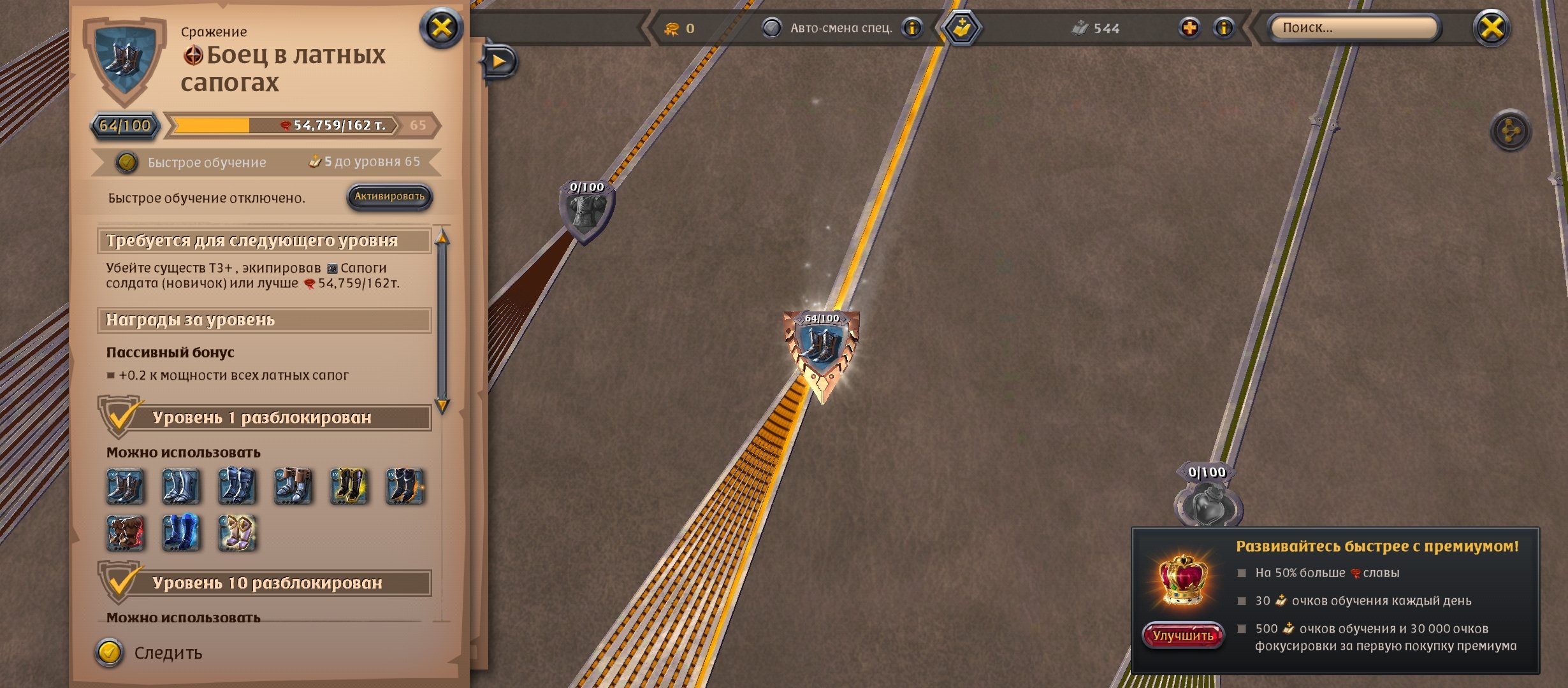This screenshot has height=688, width=1568.
Task: Select the yellow-glowing boots item icon
Action: click(349, 487)
